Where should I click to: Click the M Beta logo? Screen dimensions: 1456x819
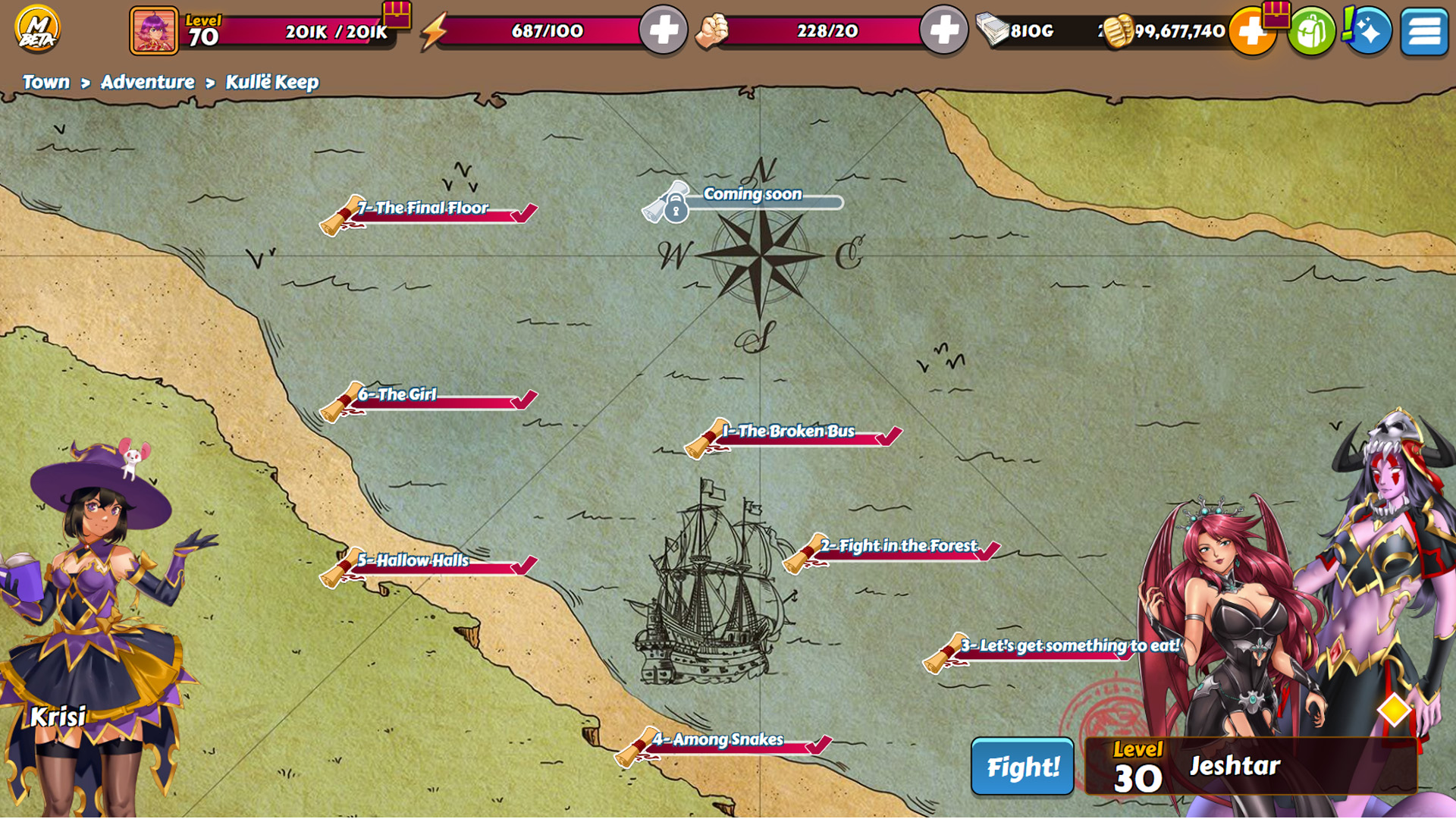pos(36,29)
